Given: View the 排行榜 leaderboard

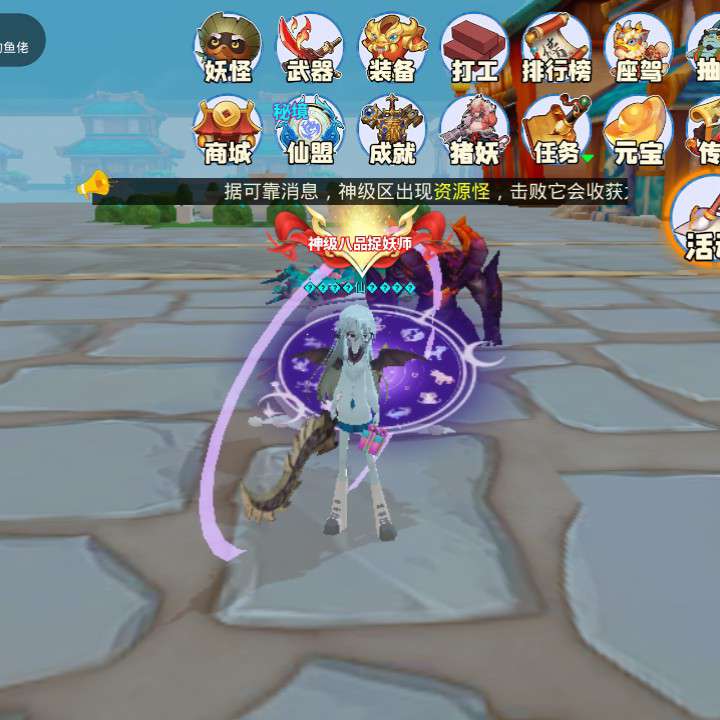Looking at the screenshot, I should [556, 48].
